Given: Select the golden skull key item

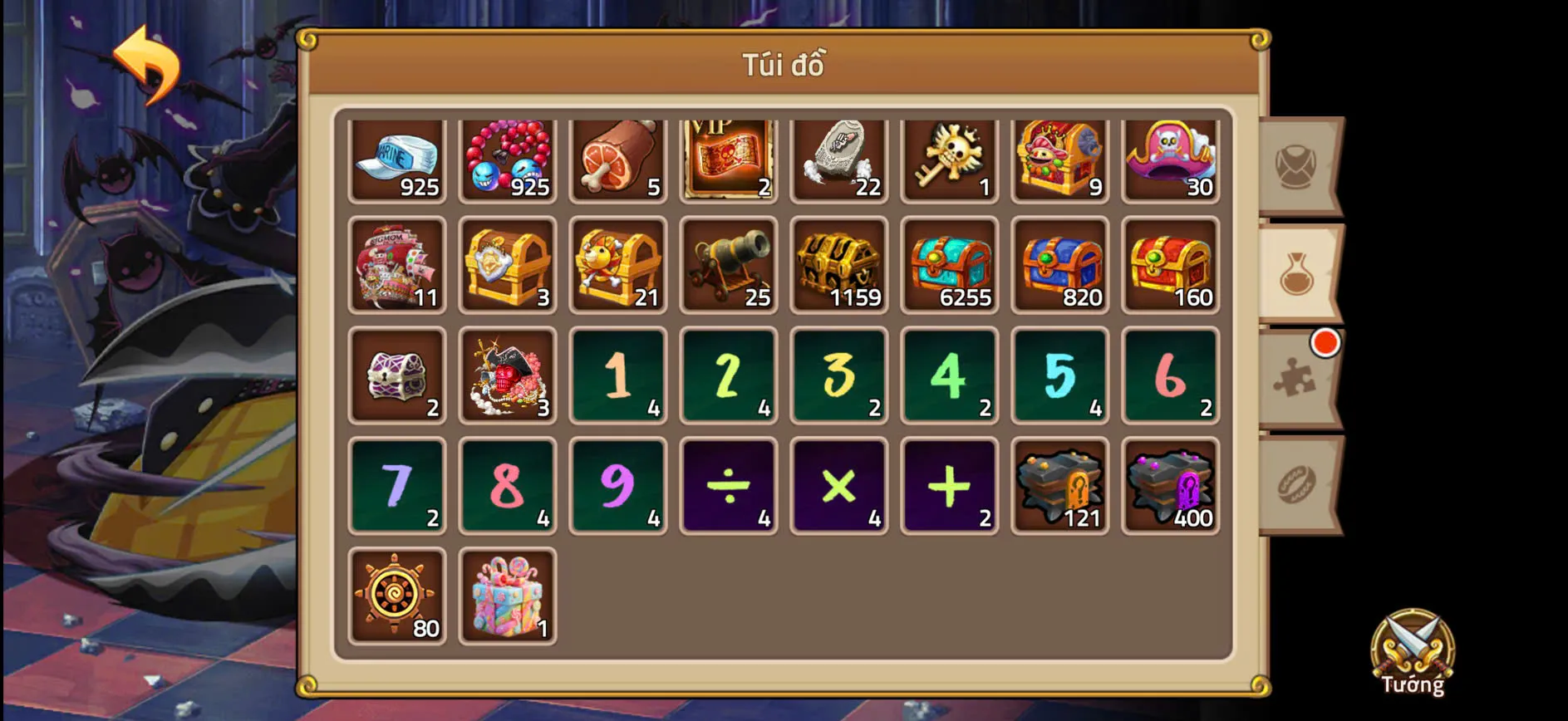Looking at the screenshot, I should pyautogui.click(x=950, y=159).
